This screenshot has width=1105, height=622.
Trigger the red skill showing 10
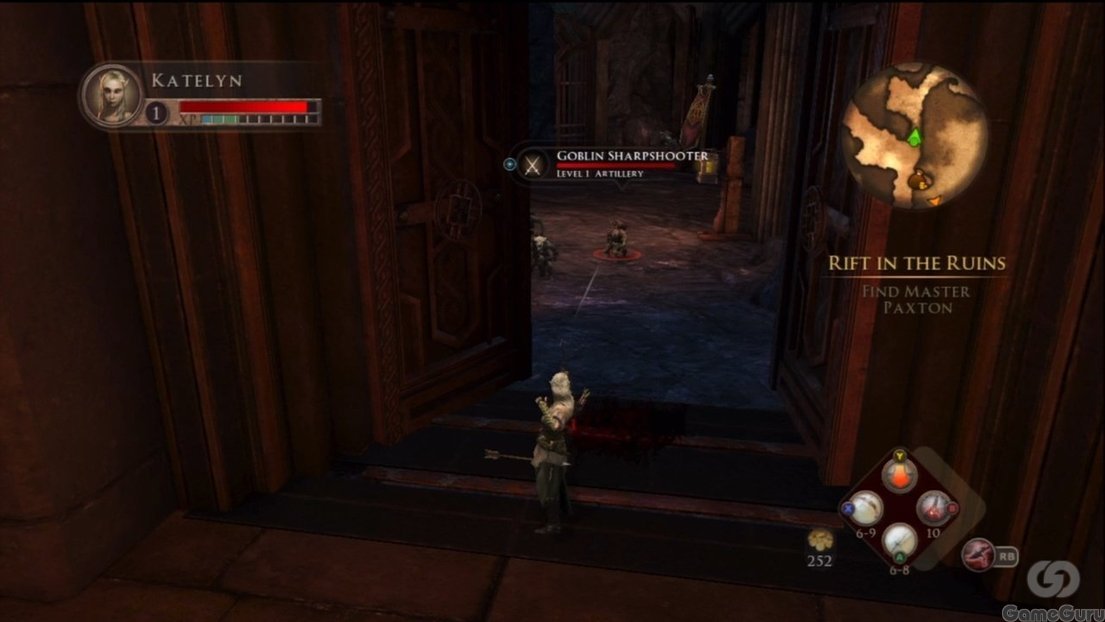click(932, 509)
